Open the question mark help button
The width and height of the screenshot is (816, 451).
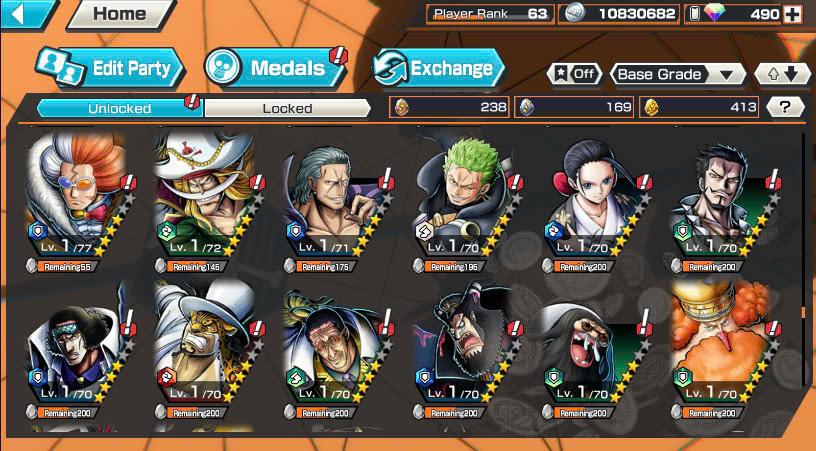(x=785, y=107)
